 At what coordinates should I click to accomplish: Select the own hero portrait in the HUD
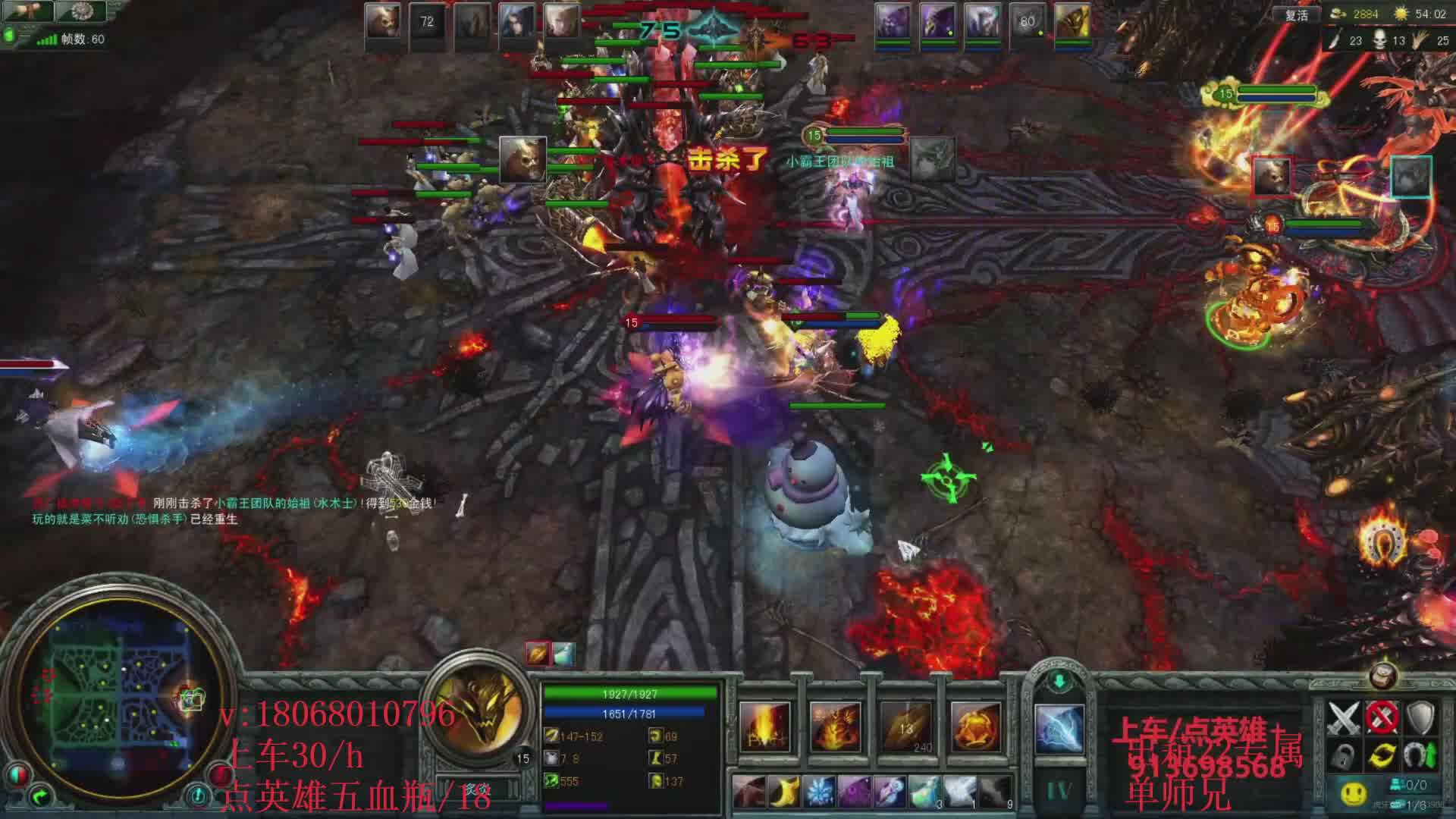[478, 709]
